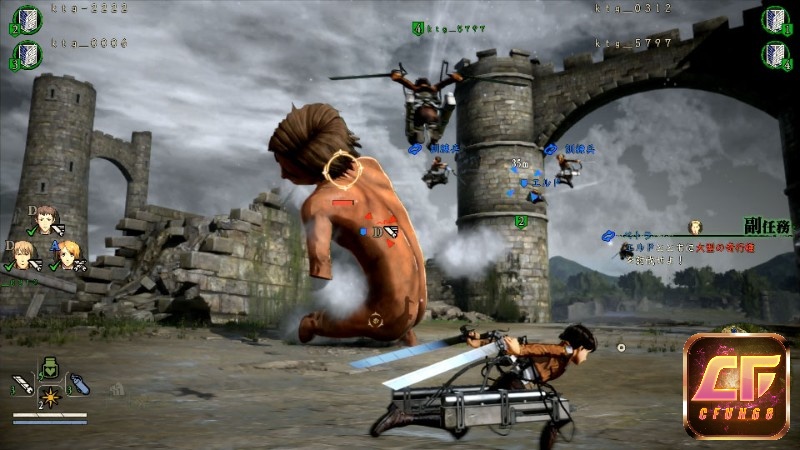Select the blue gas canister item

click(76, 383)
